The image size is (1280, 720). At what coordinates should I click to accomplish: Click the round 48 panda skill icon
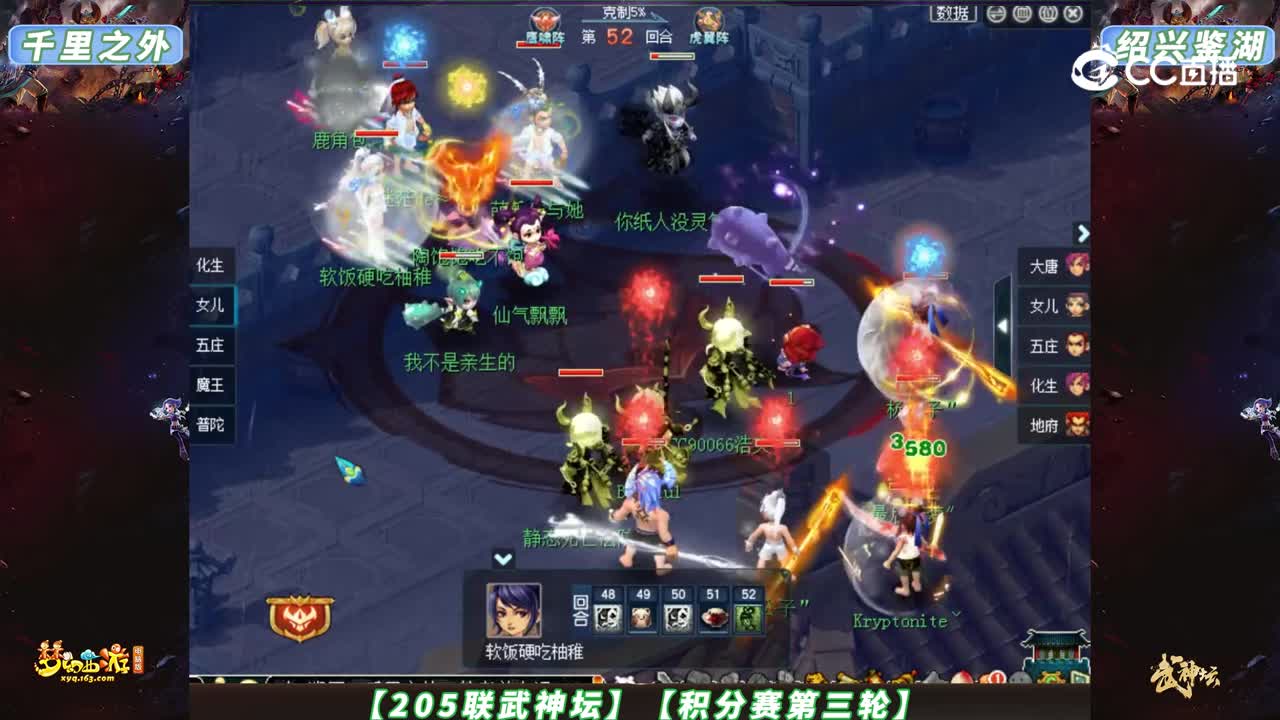point(607,617)
